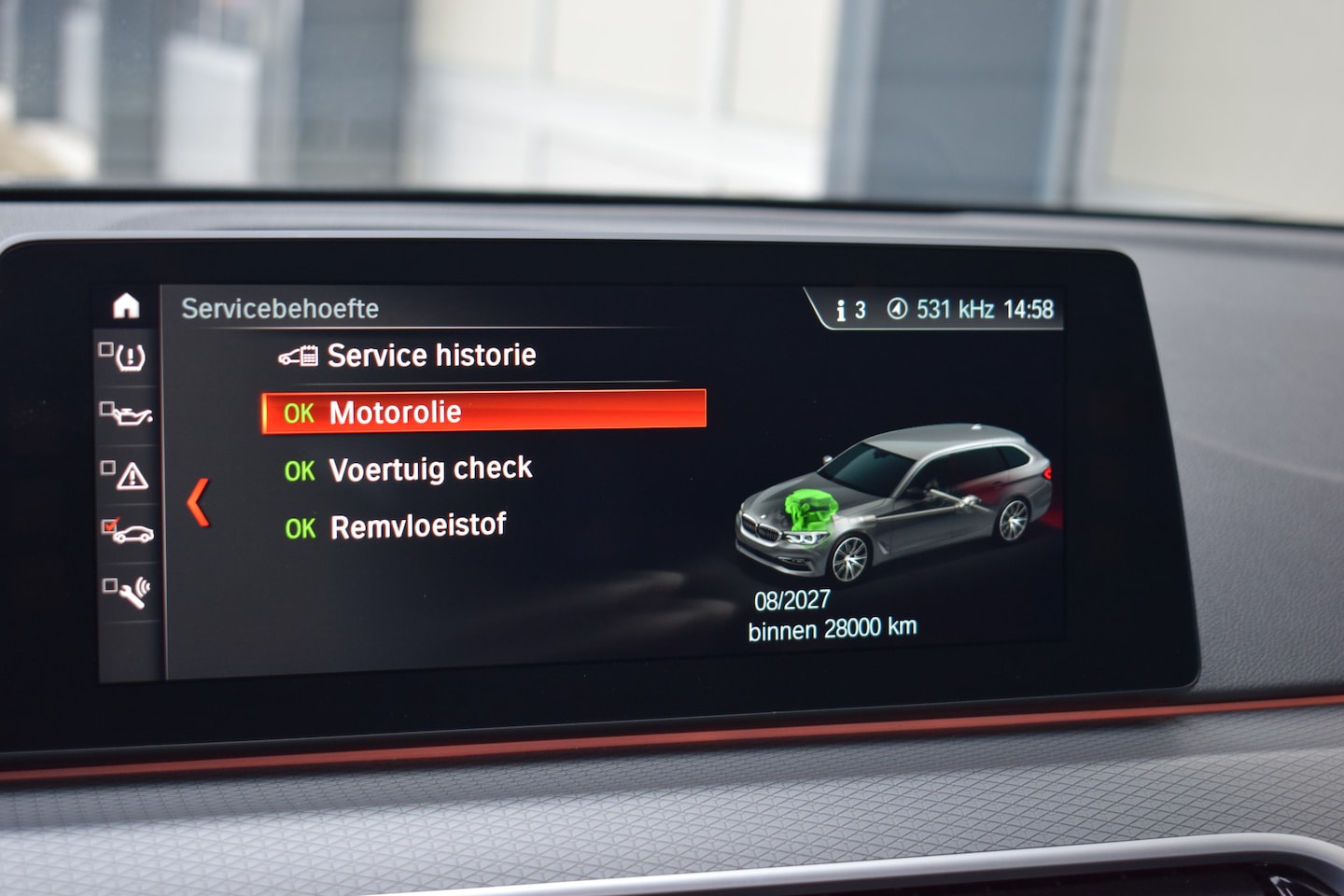Open the info notifications indicator

click(x=850, y=310)
